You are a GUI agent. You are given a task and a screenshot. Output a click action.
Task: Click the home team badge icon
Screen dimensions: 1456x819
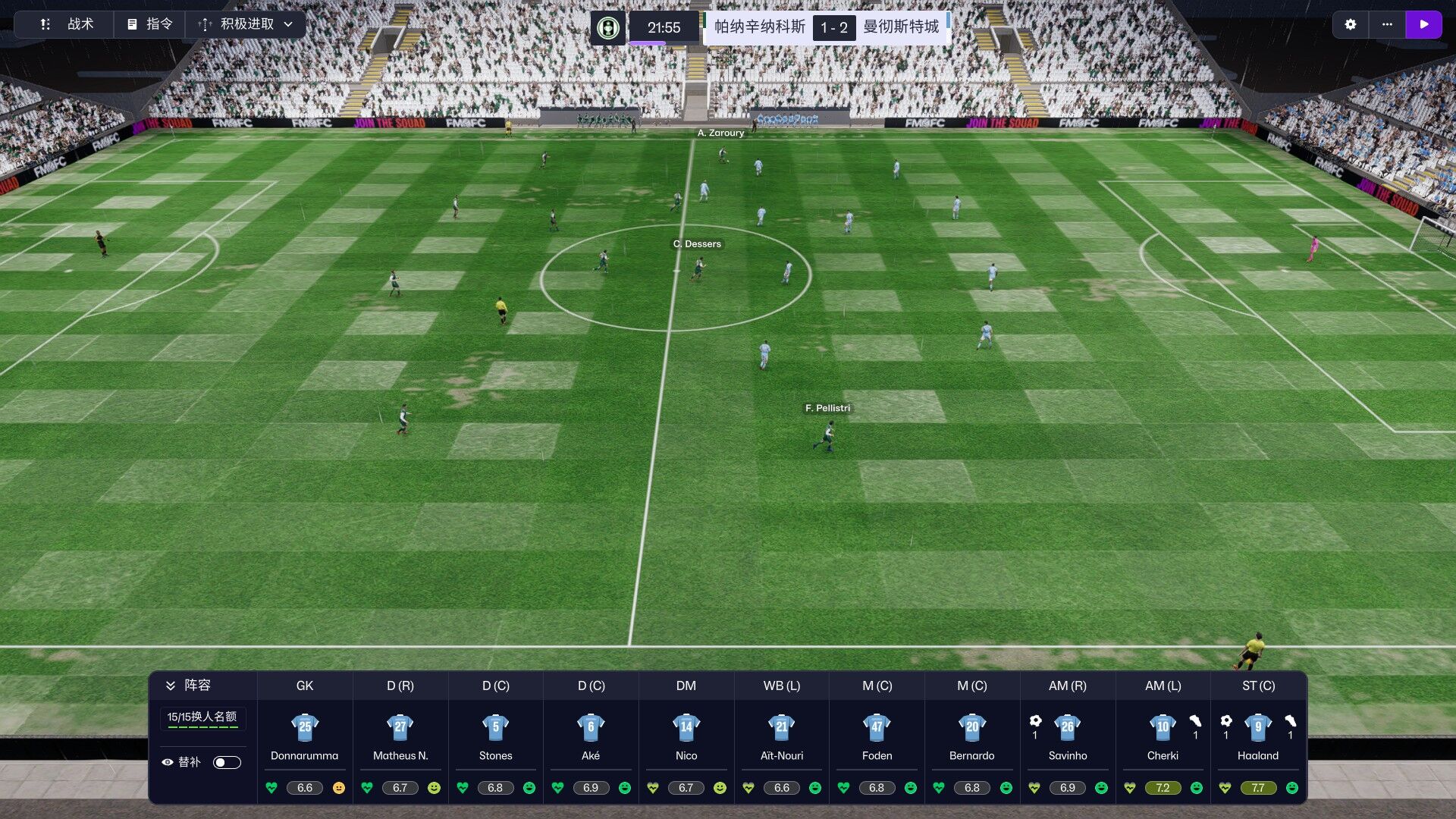tap(607, 28)
